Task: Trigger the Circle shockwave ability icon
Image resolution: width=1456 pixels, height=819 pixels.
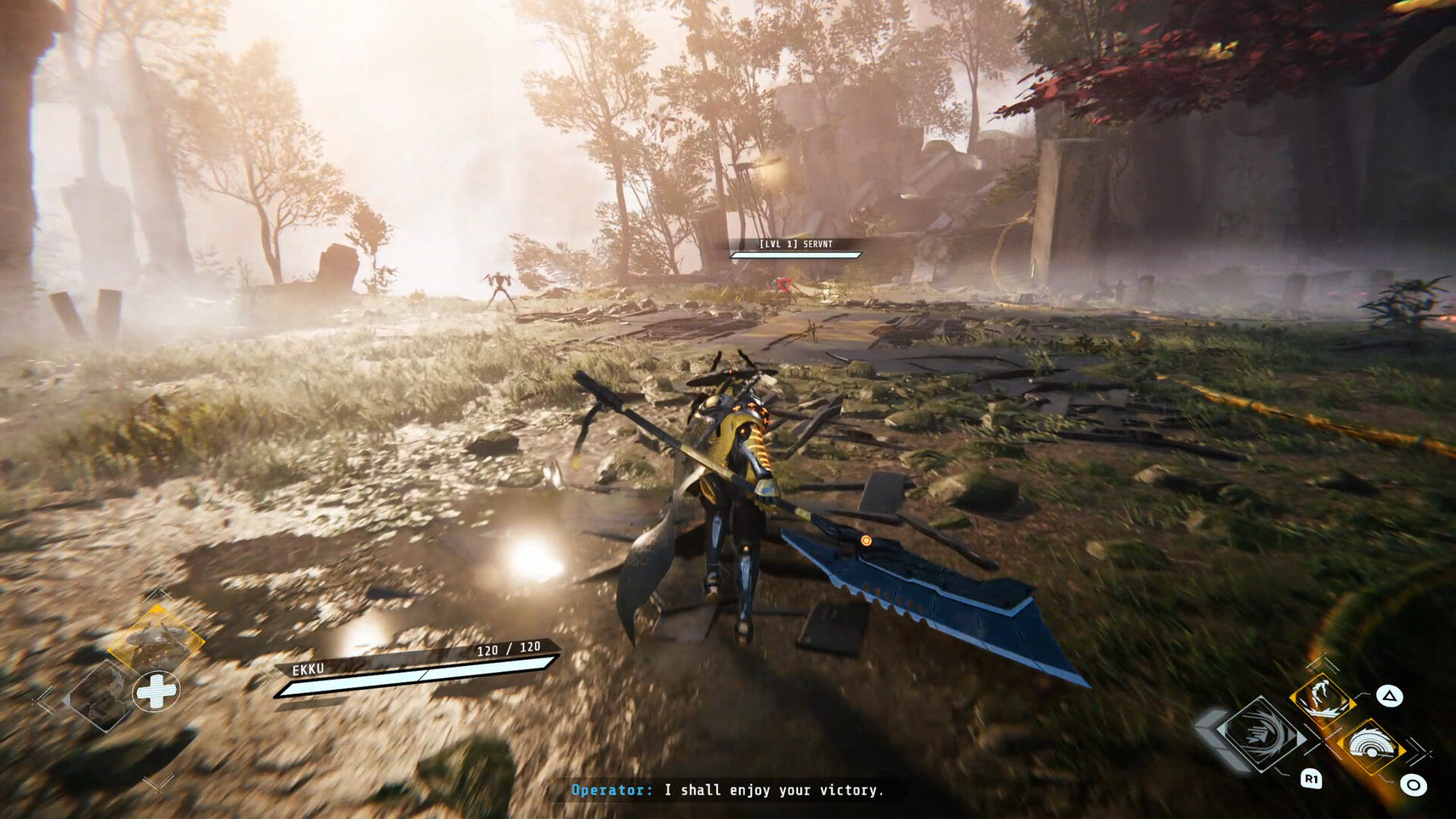Action: (1370, 745)
